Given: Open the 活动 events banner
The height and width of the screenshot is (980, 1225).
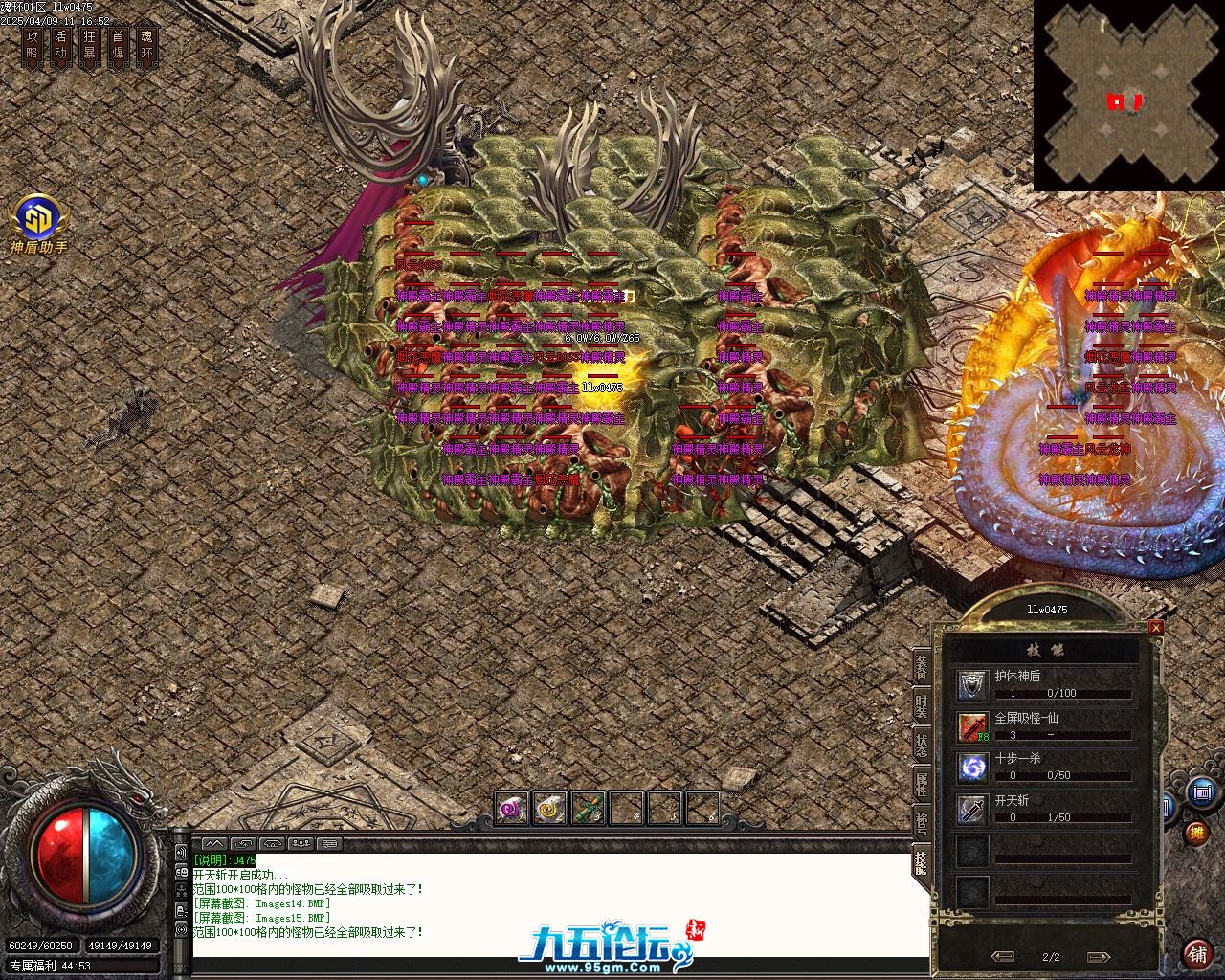Looking at the screenshot, I should 60,45.
